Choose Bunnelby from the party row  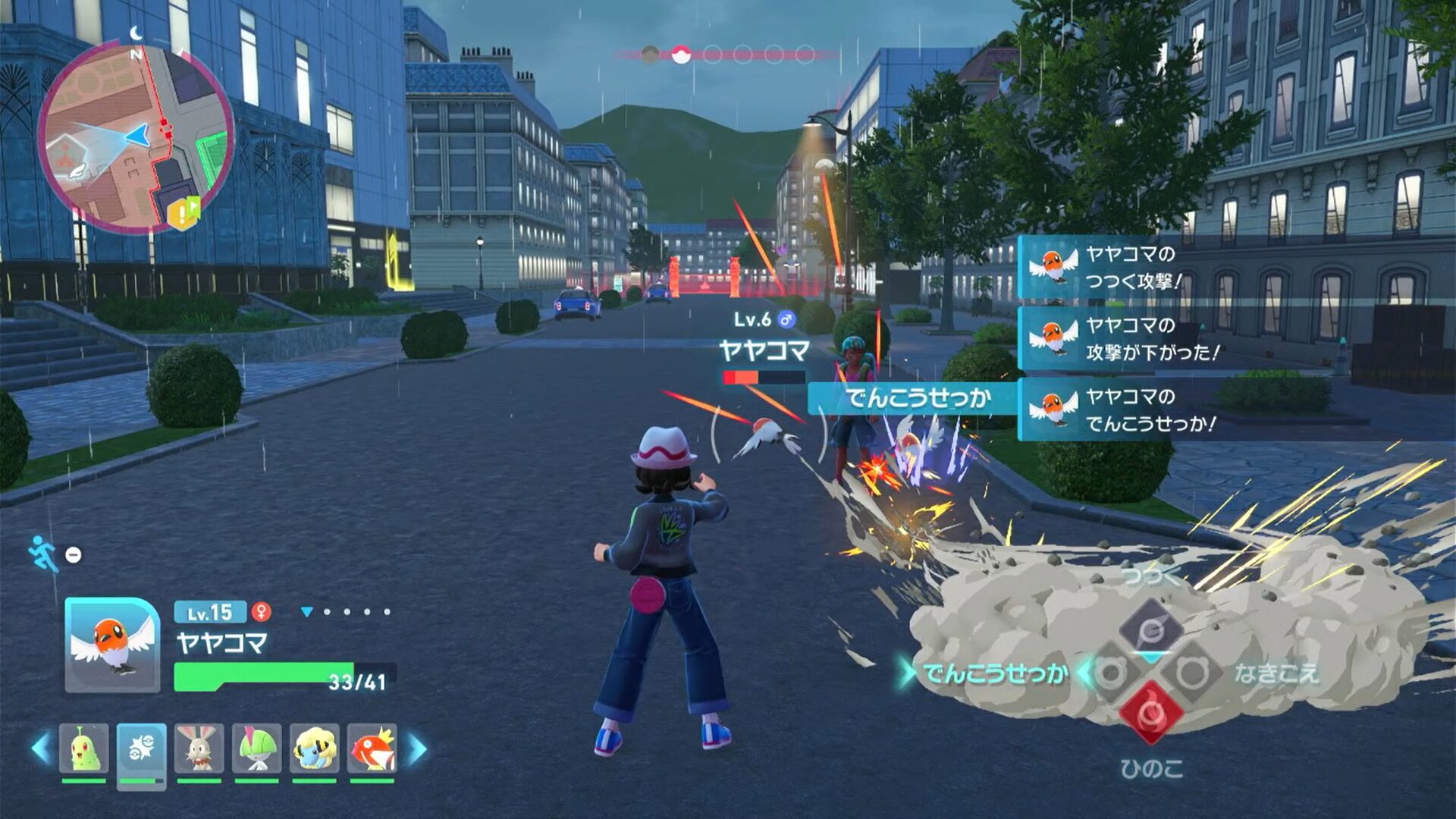coord(199,749)
